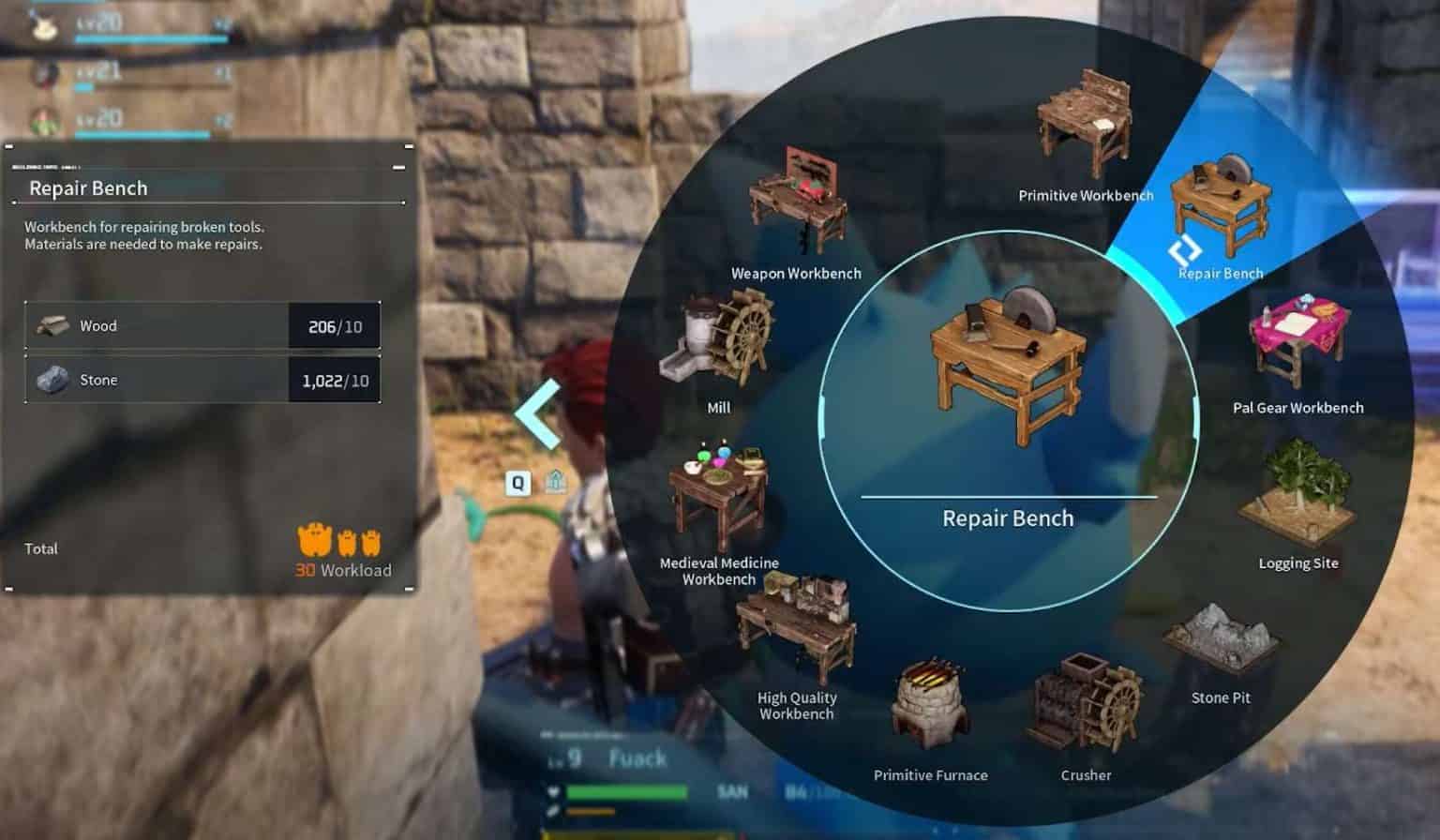1440x840 pixels.
Task: Click the Stone material cost row
Action: pos(202,380)
